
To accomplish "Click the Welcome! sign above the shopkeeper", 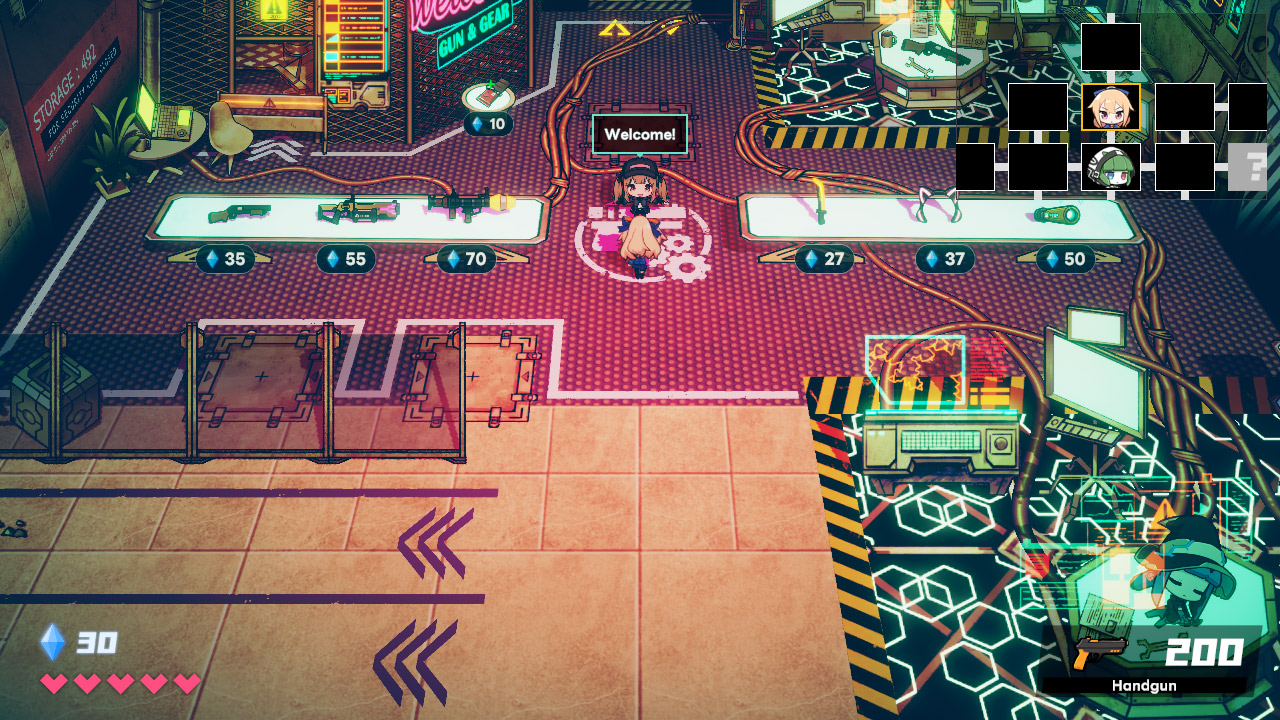I will tap(638, 131).
